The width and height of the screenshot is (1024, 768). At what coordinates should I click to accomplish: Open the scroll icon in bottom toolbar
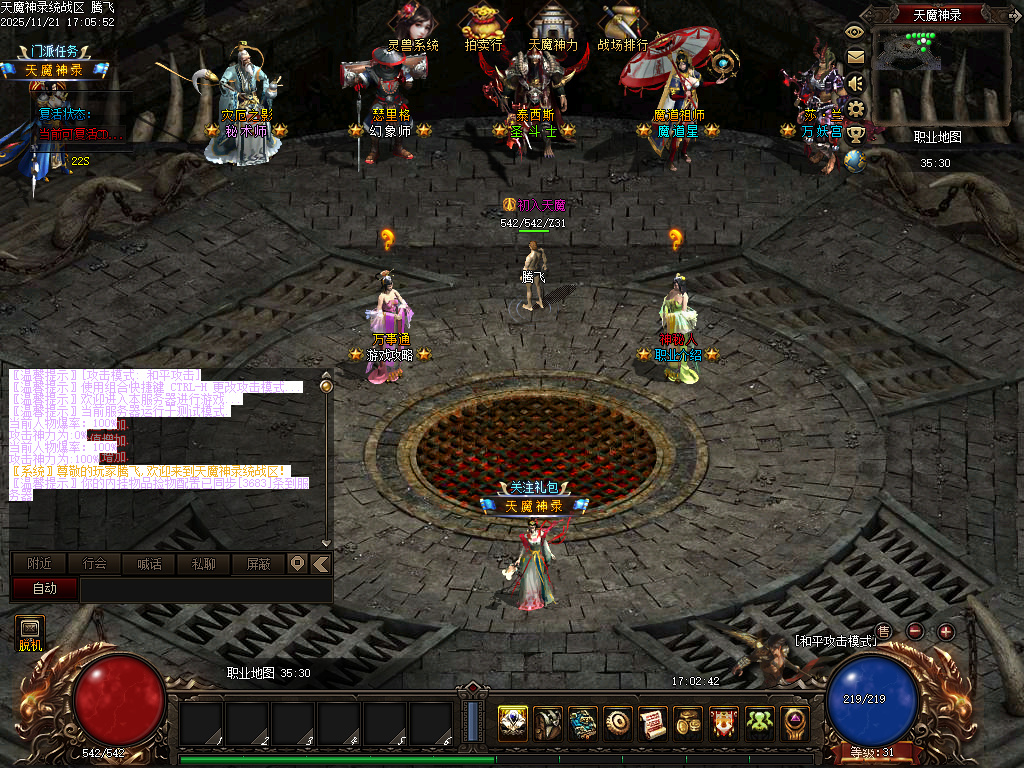653,722
